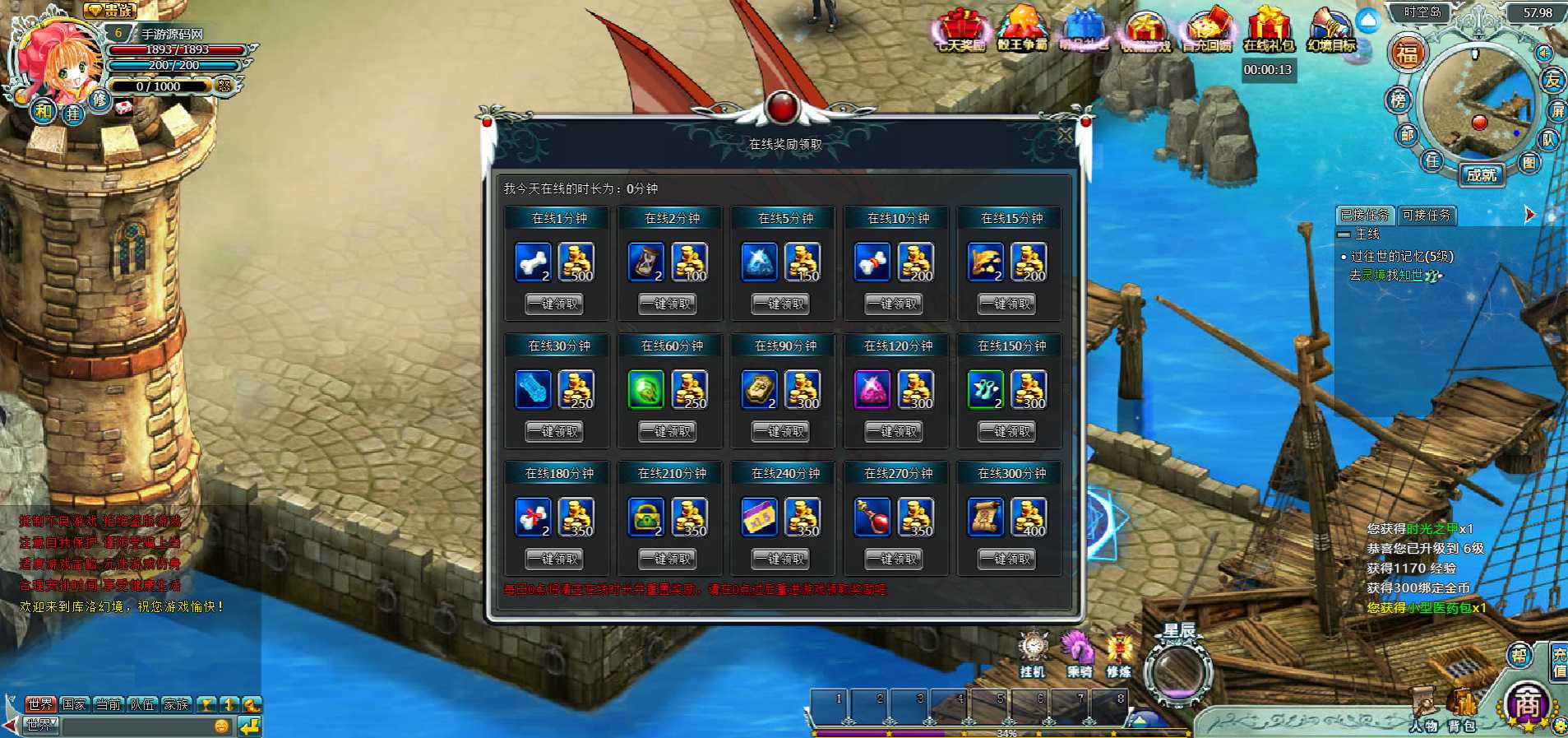Toggle the 乘骑 mount icon
The width and height of the screenshot is (1568, 738).
[x=1078, y=653]
